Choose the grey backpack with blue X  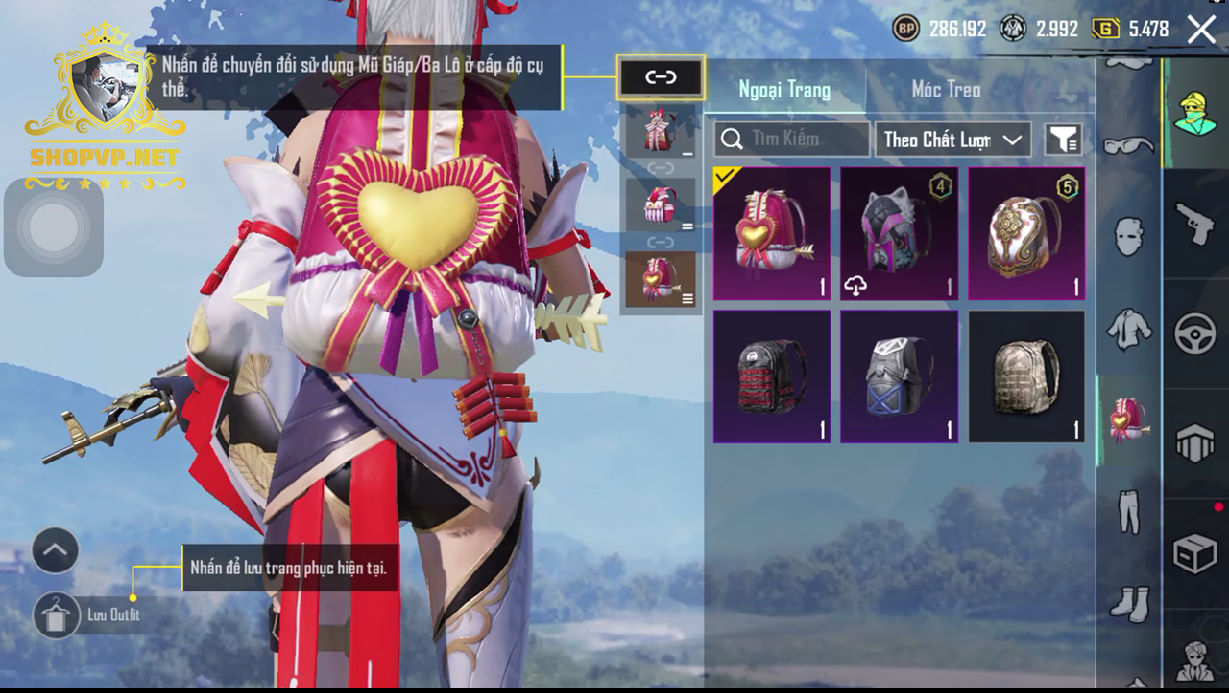pyautogui.click(x=899, y=376)
